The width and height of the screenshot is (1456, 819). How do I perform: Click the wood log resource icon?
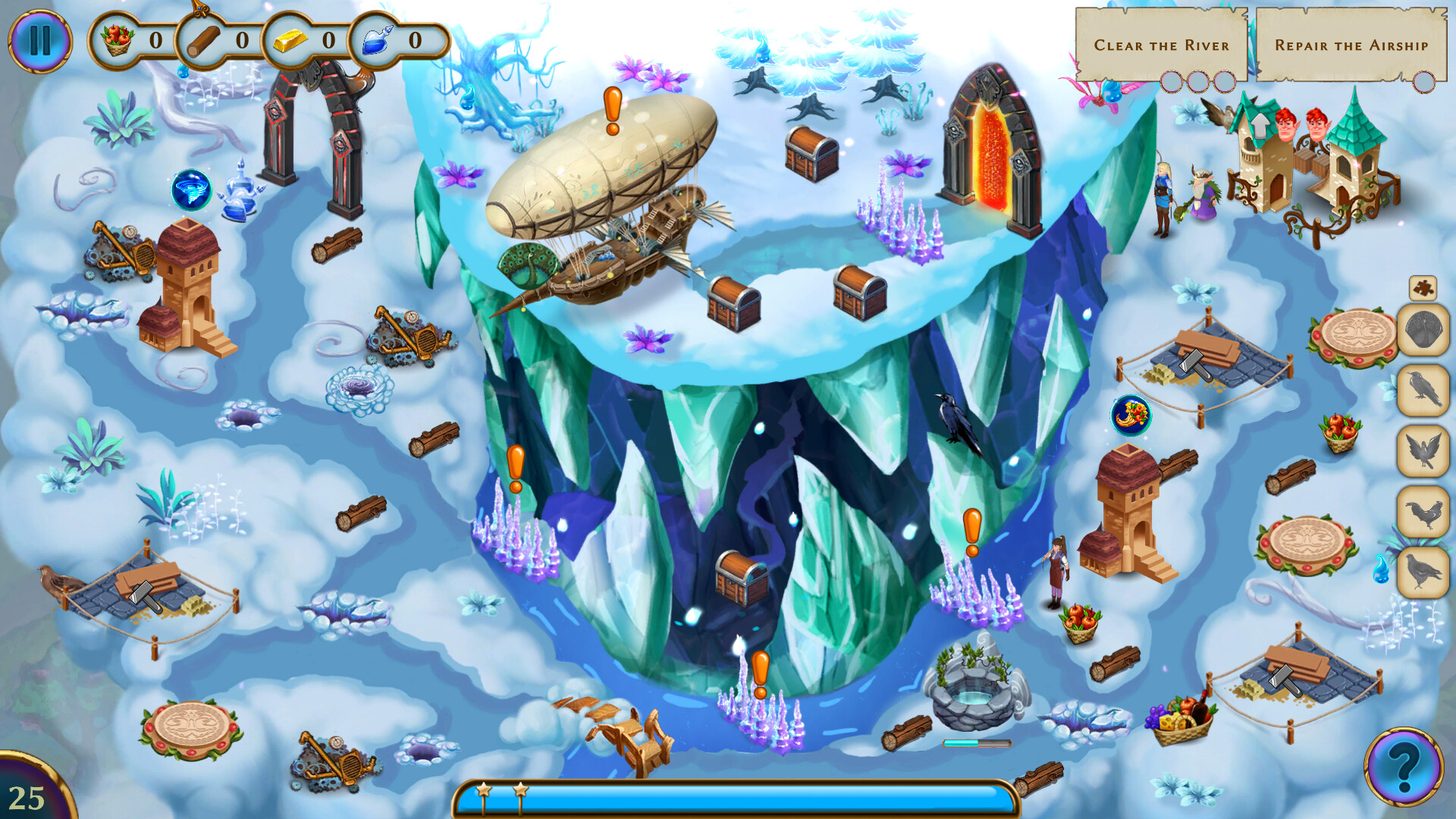[x=203, y=40]
